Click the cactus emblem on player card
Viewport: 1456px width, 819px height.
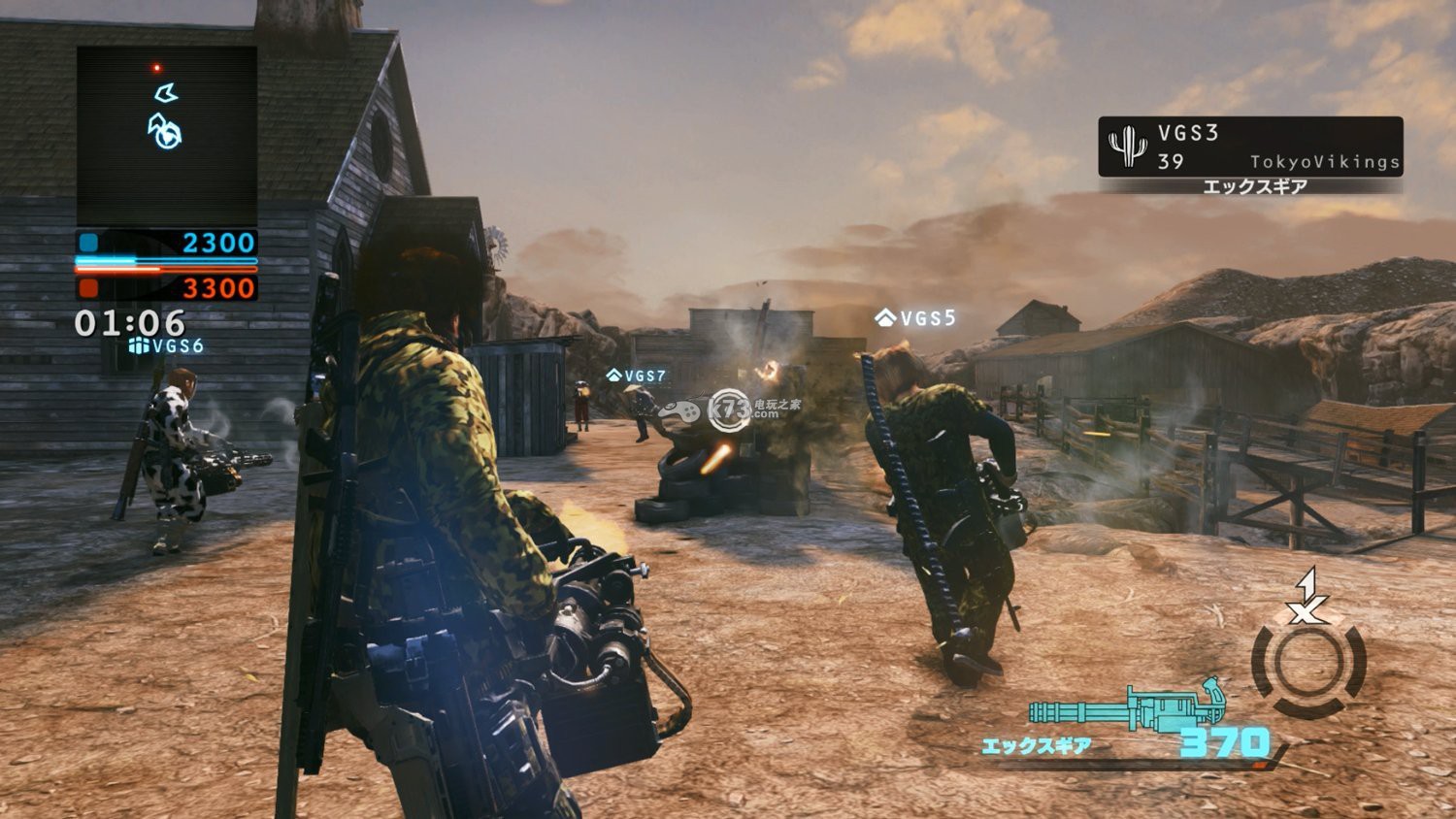pyautogui.click(x=1127, y=147)
